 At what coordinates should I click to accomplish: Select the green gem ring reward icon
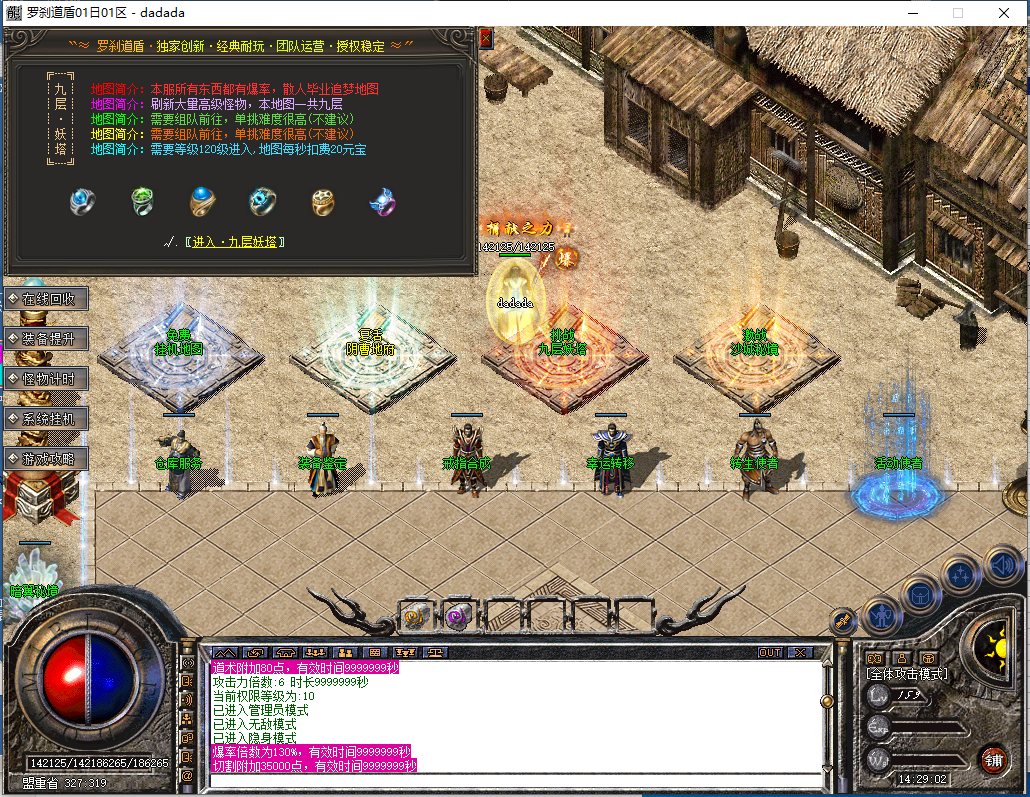click(143, 202)
